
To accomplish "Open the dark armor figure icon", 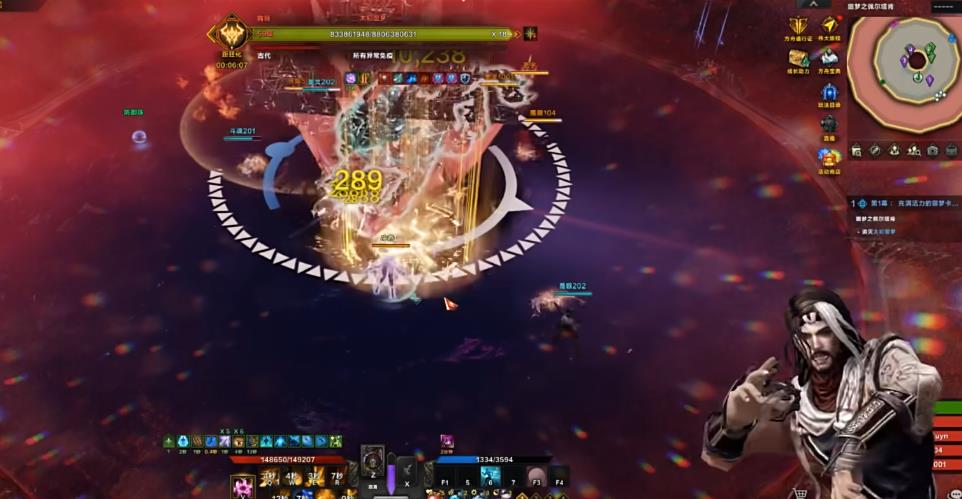I will point(828,124).
